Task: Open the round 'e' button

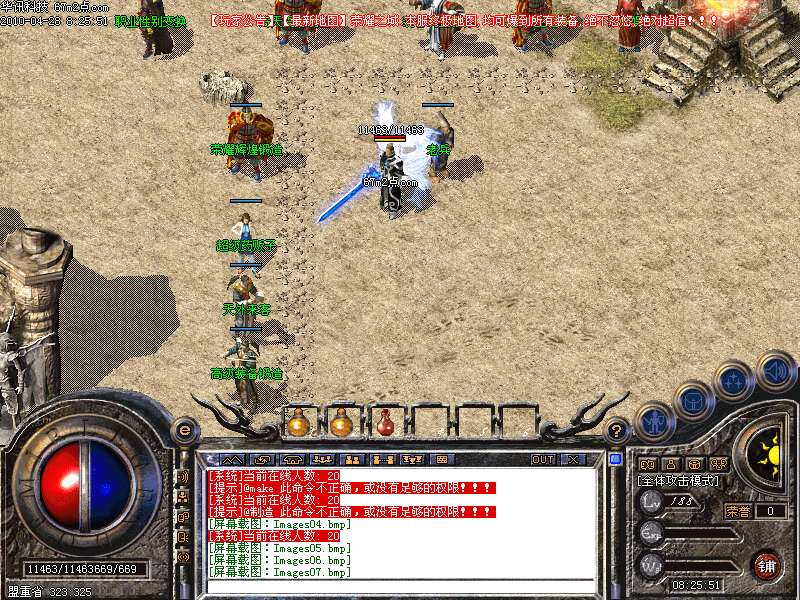Action: click(184, 430)
